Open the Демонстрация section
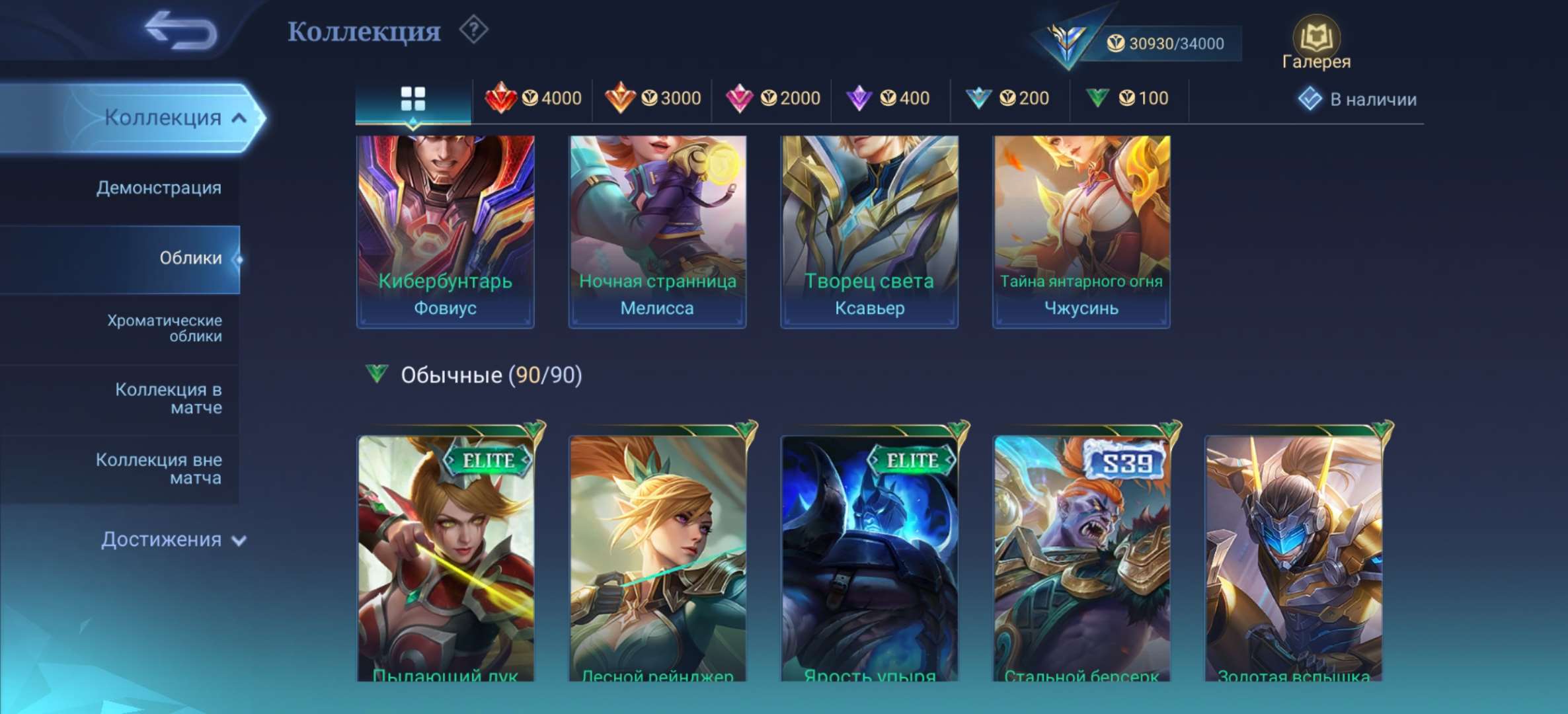 pyautogui.click(x=159, y=188)
